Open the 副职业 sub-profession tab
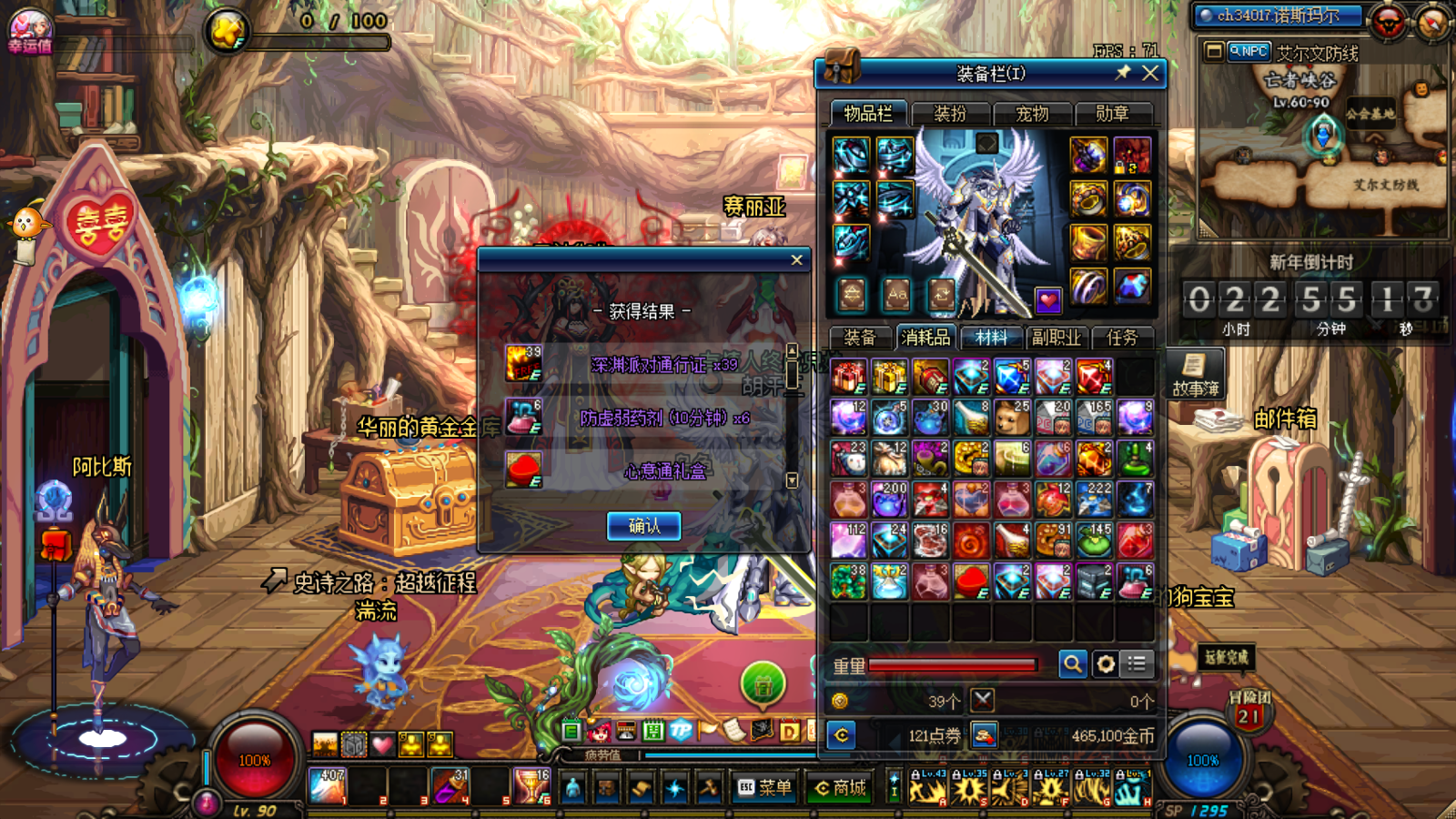The image size is (1456, 819). point(1056,338)
